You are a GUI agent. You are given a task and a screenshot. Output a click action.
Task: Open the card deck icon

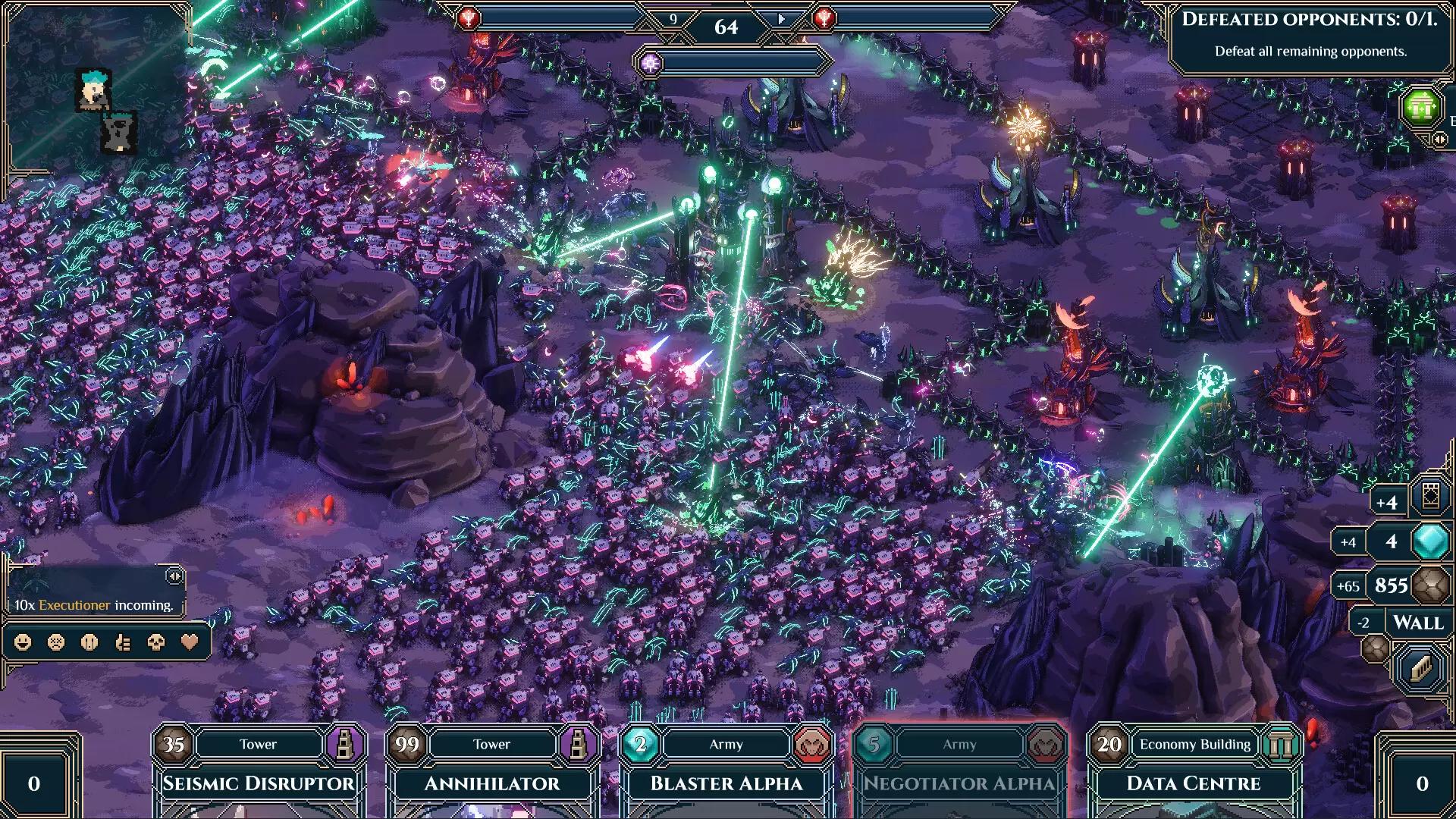[x=1430, y=497]
